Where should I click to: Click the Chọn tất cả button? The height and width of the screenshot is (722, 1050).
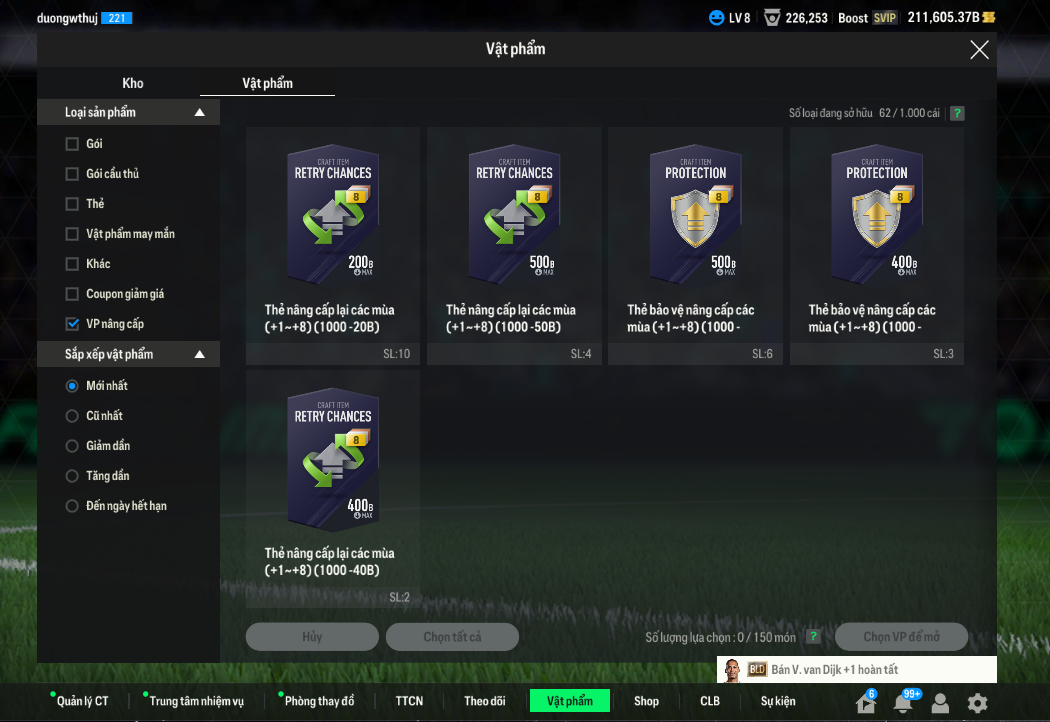pyautogui.click(x=452, y=637)
